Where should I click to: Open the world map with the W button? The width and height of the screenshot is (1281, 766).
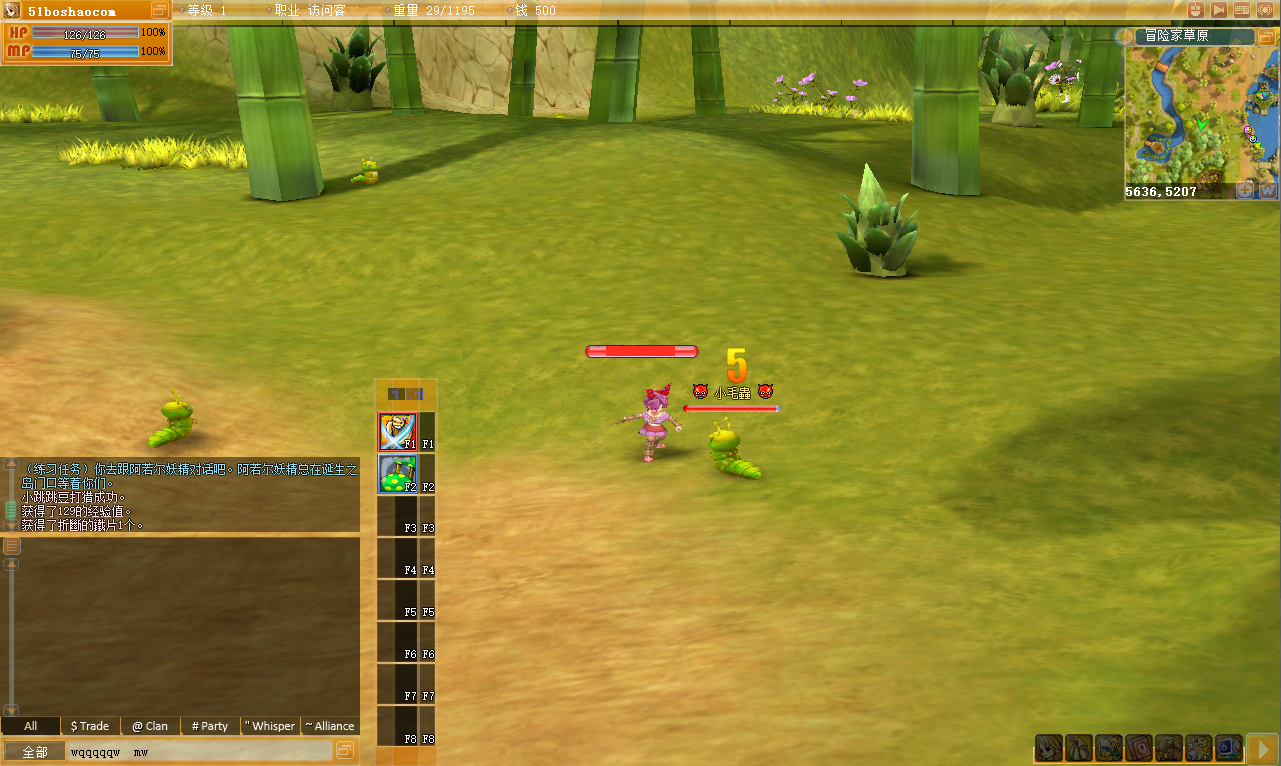[x=1267, y=190]
